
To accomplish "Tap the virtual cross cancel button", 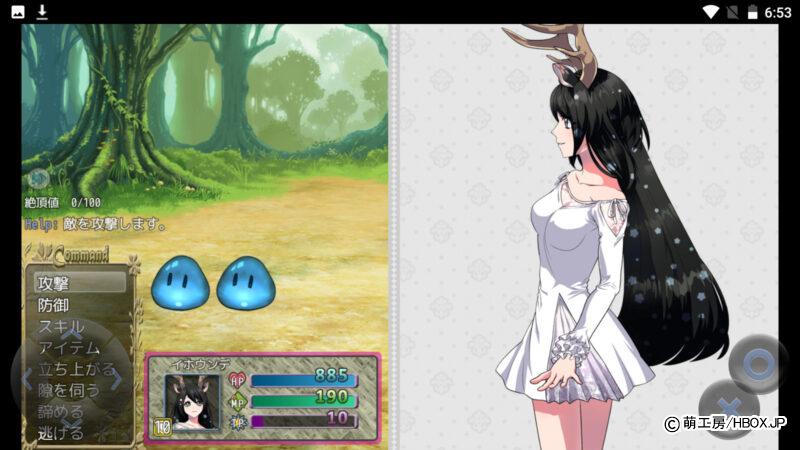I will coord(728,408).
